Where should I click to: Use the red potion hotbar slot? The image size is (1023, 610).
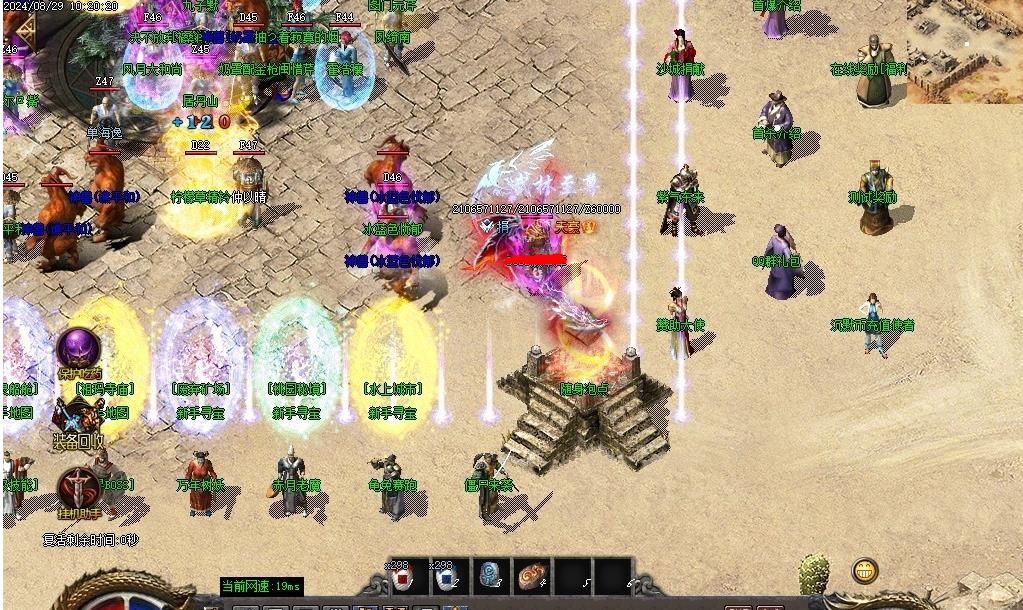(x=402, y=578)
